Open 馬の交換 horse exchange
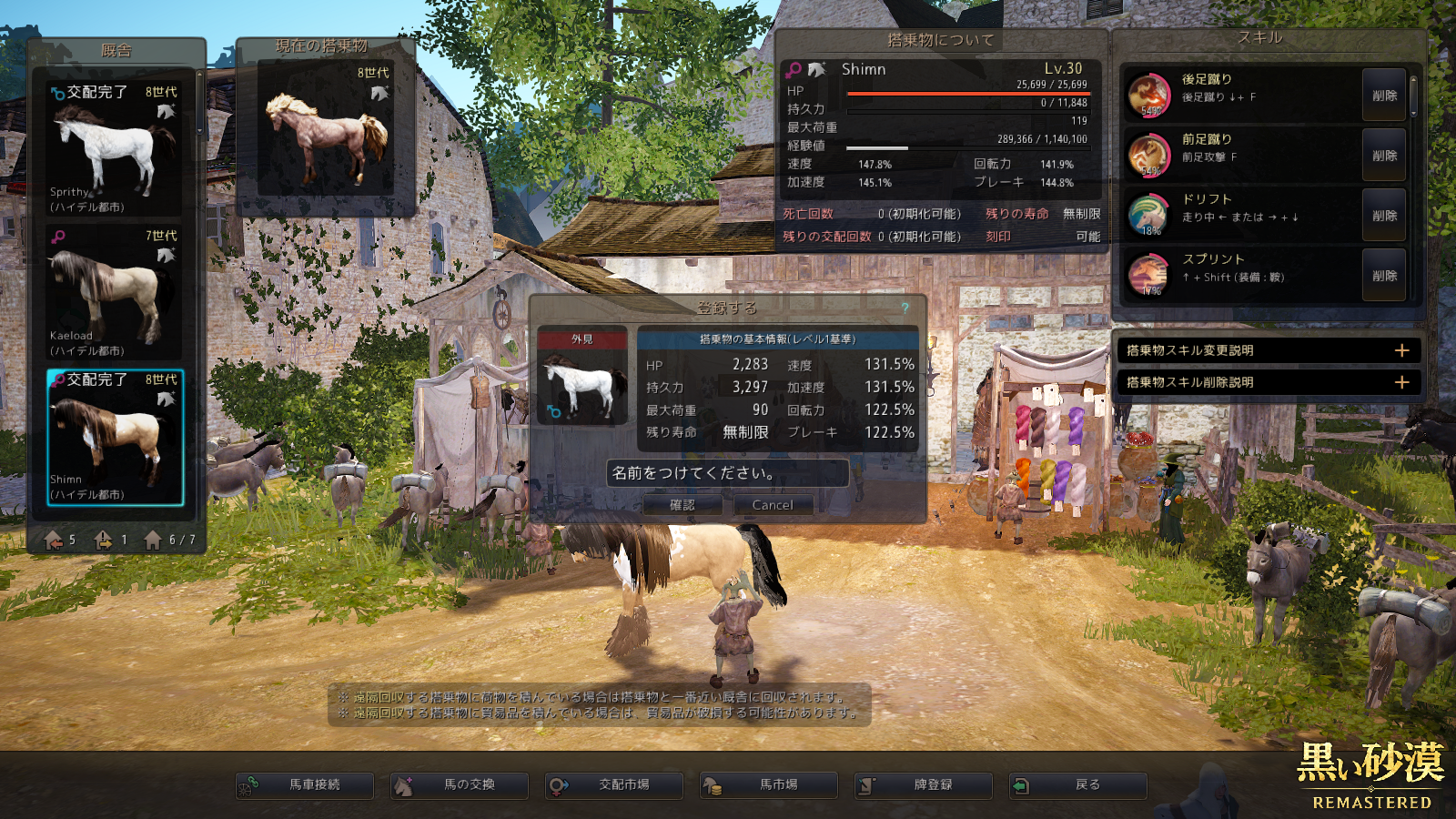 [x=460, y=784]
